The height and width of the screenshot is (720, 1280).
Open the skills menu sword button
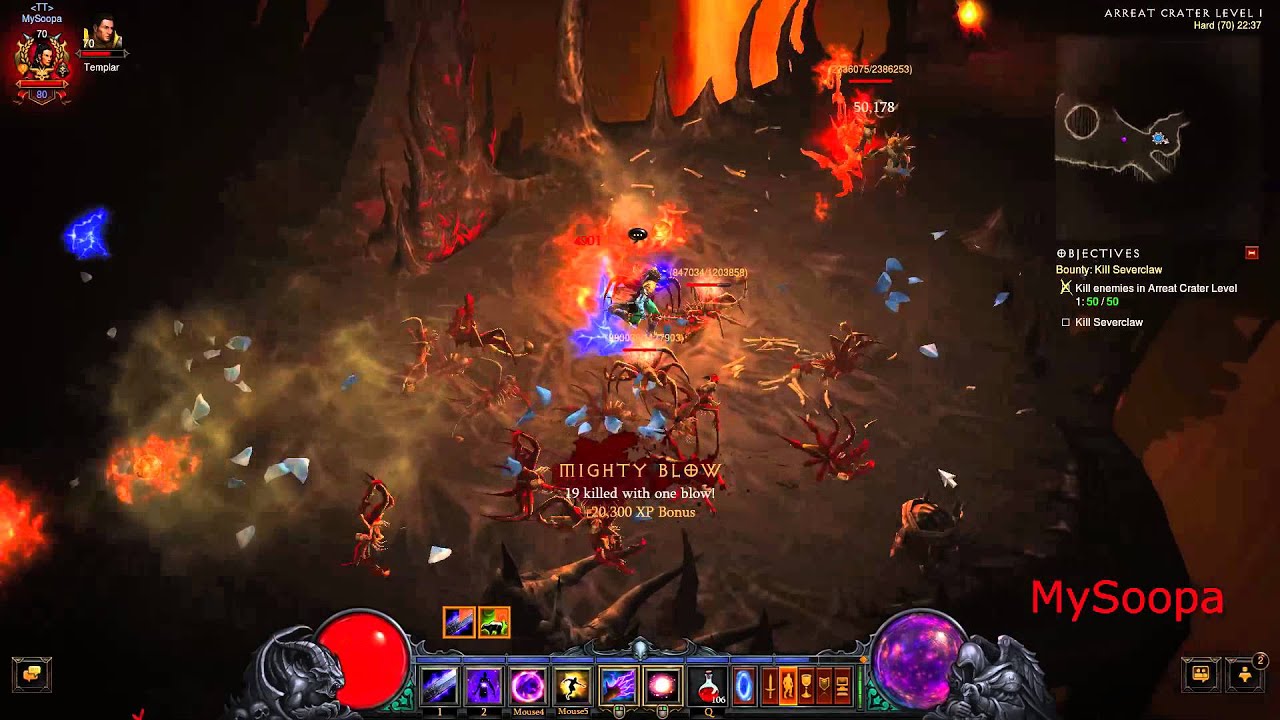coord(770,687)
